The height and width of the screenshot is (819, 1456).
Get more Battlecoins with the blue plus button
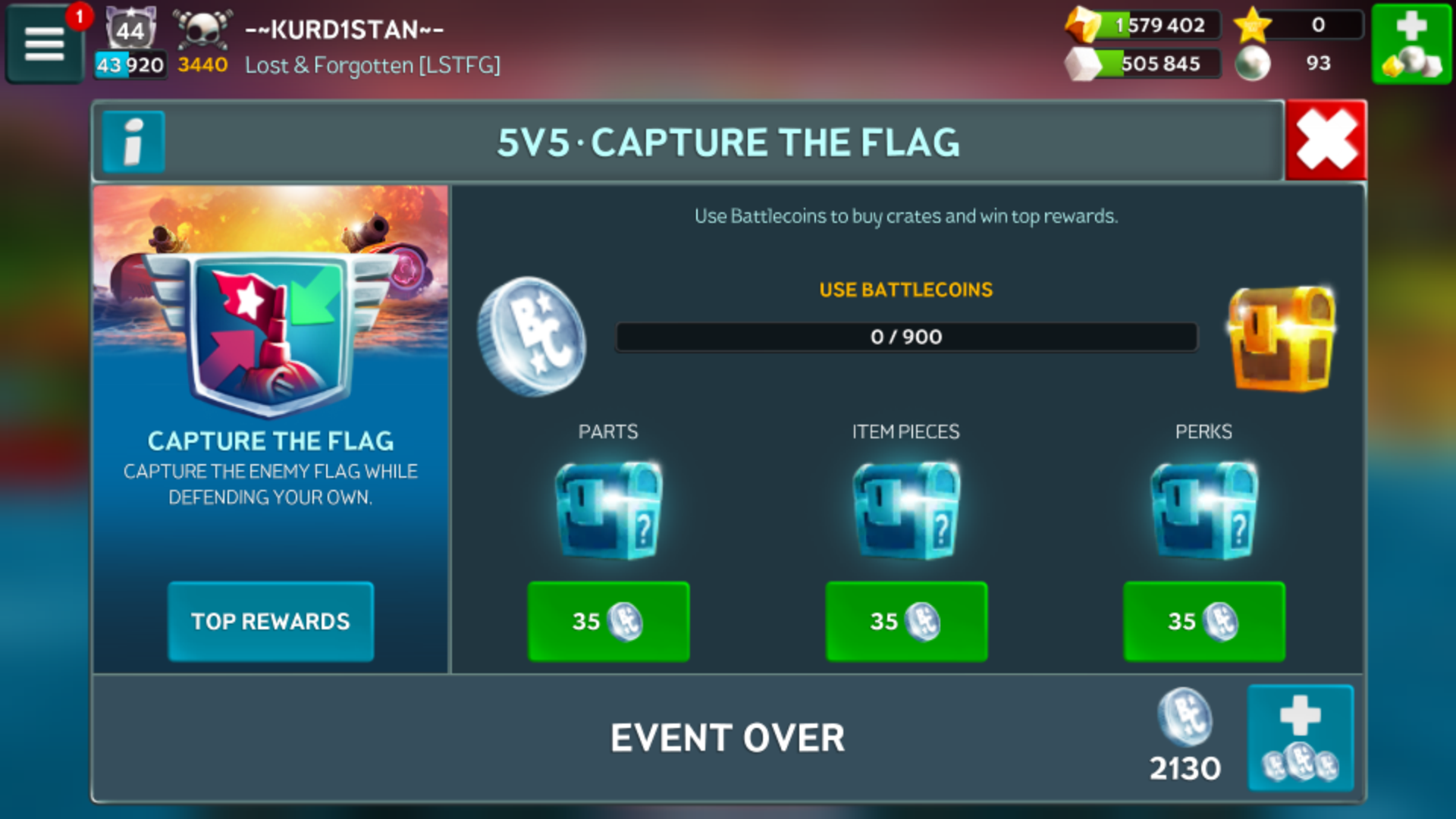1301,738
